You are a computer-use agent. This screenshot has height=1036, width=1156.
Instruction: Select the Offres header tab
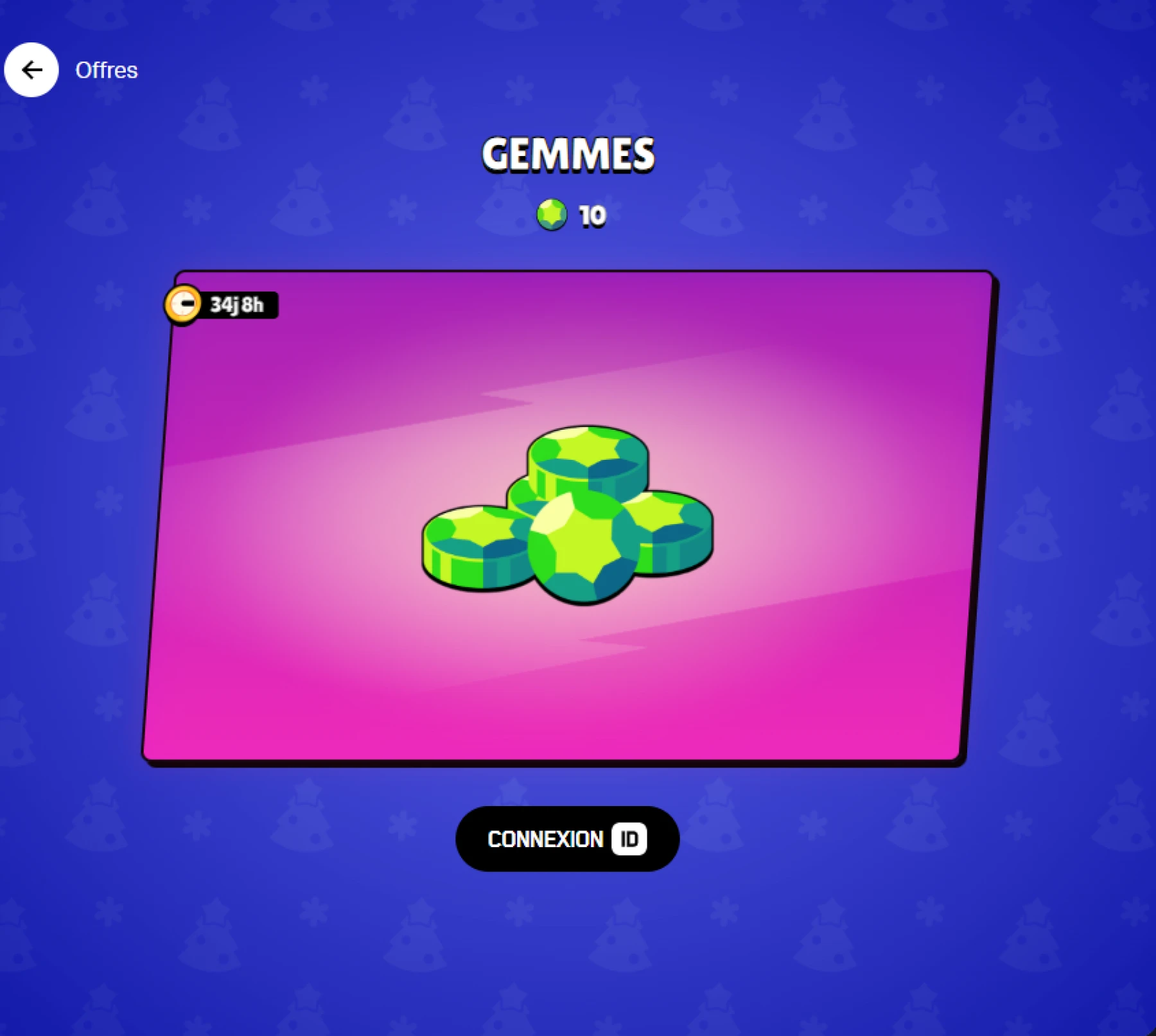(x=106, y=69)
